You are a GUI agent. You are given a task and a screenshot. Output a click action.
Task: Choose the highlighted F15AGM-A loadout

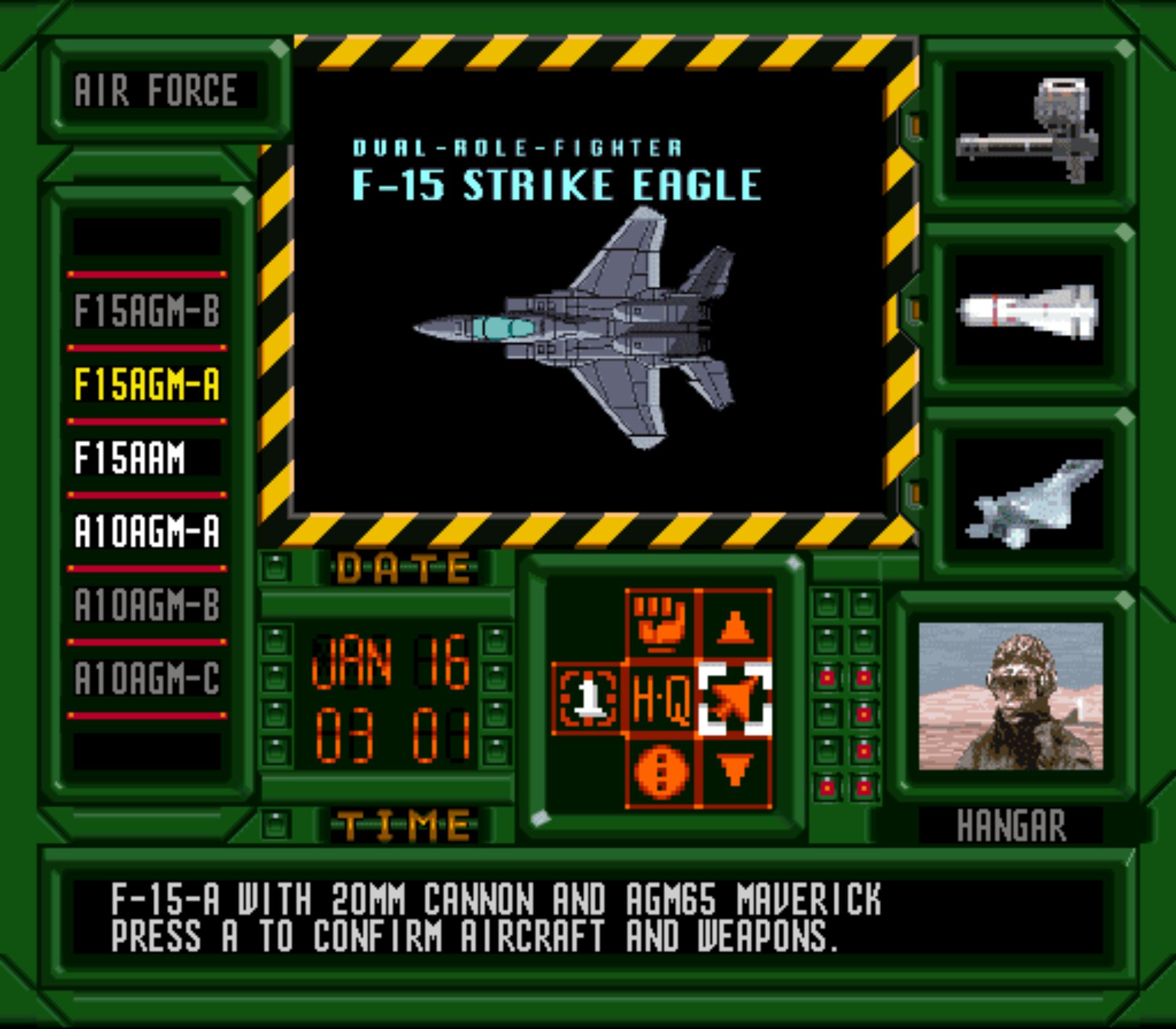tap(146, 384)
